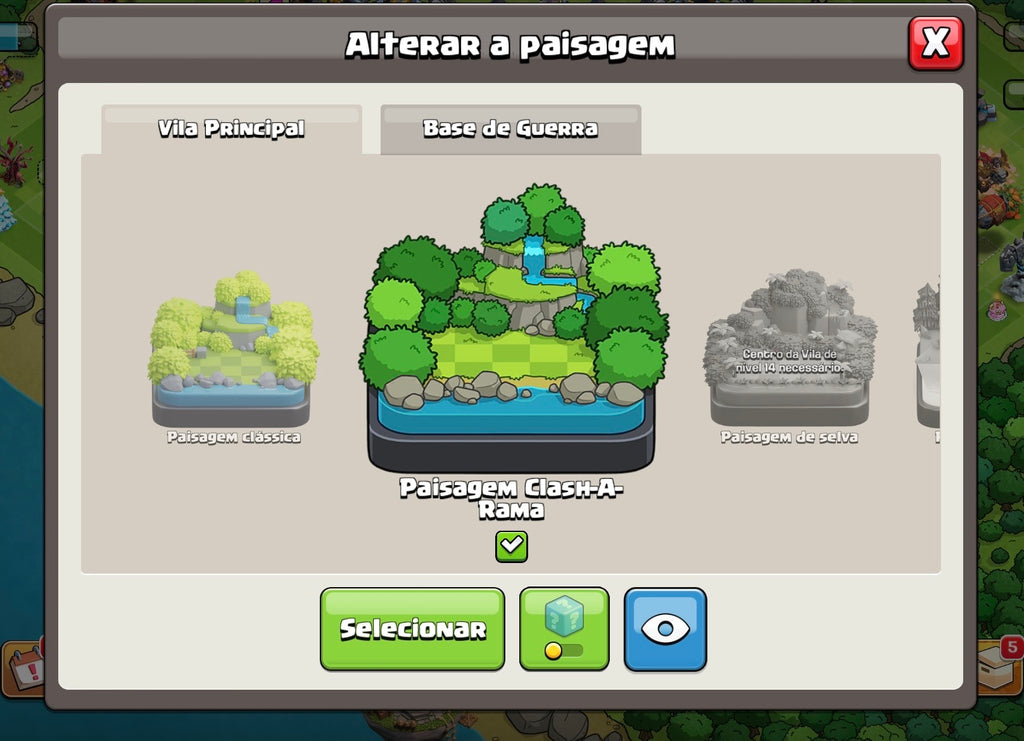Select the Paisagem Clash-A-Rama thumbnail

point(512,330)
